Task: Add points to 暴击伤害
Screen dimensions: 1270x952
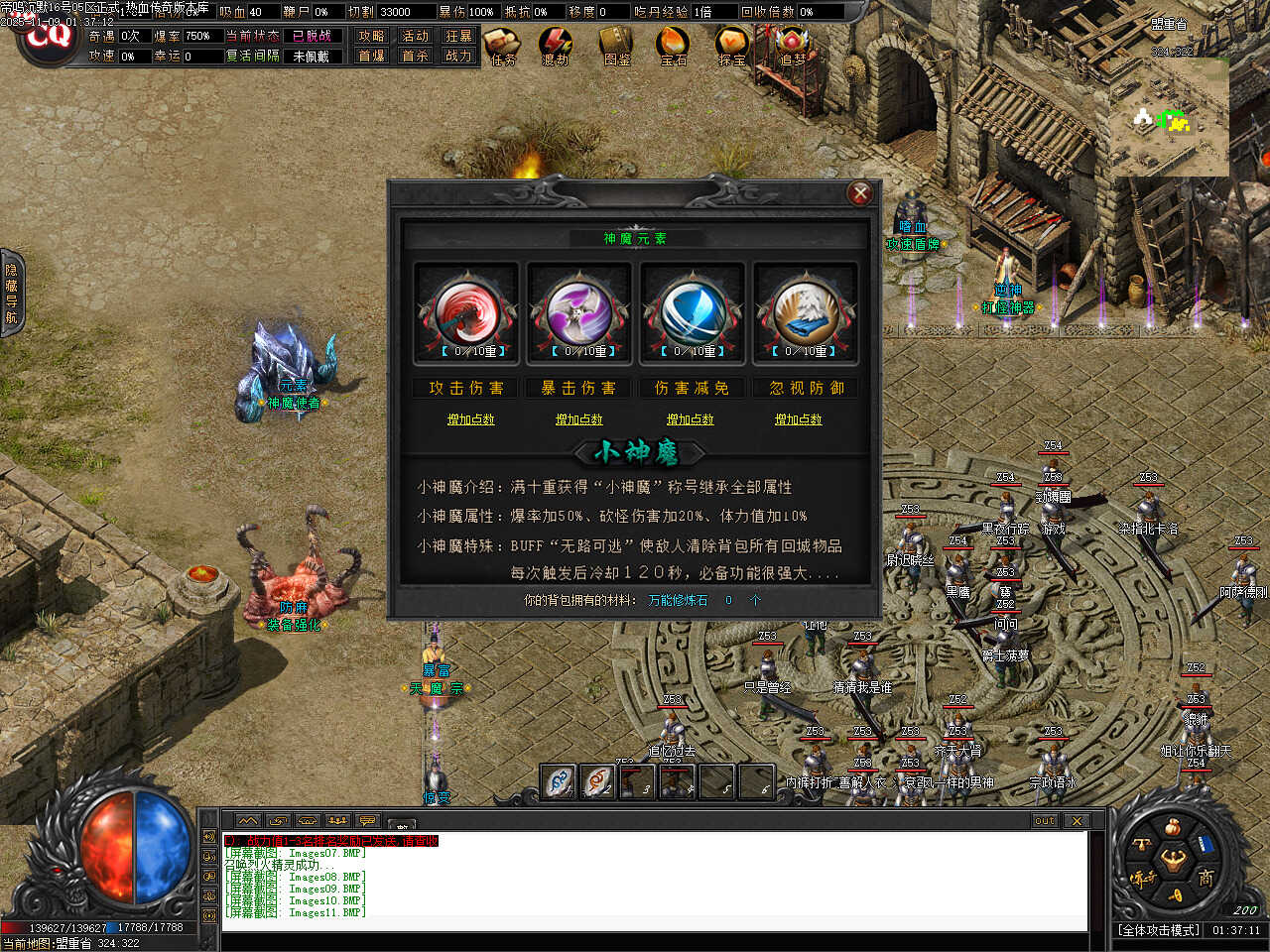Action: click(579, 419)
